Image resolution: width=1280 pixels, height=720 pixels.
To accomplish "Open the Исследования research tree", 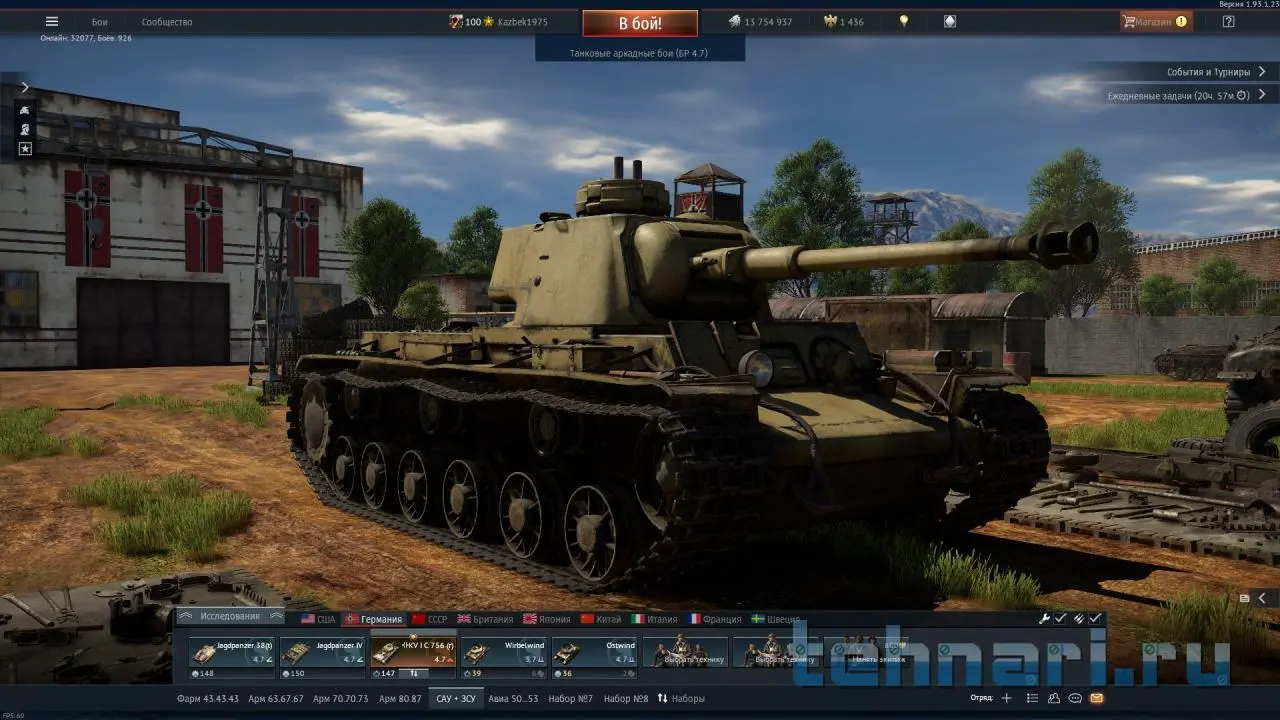I will click(x=229, y=617).
